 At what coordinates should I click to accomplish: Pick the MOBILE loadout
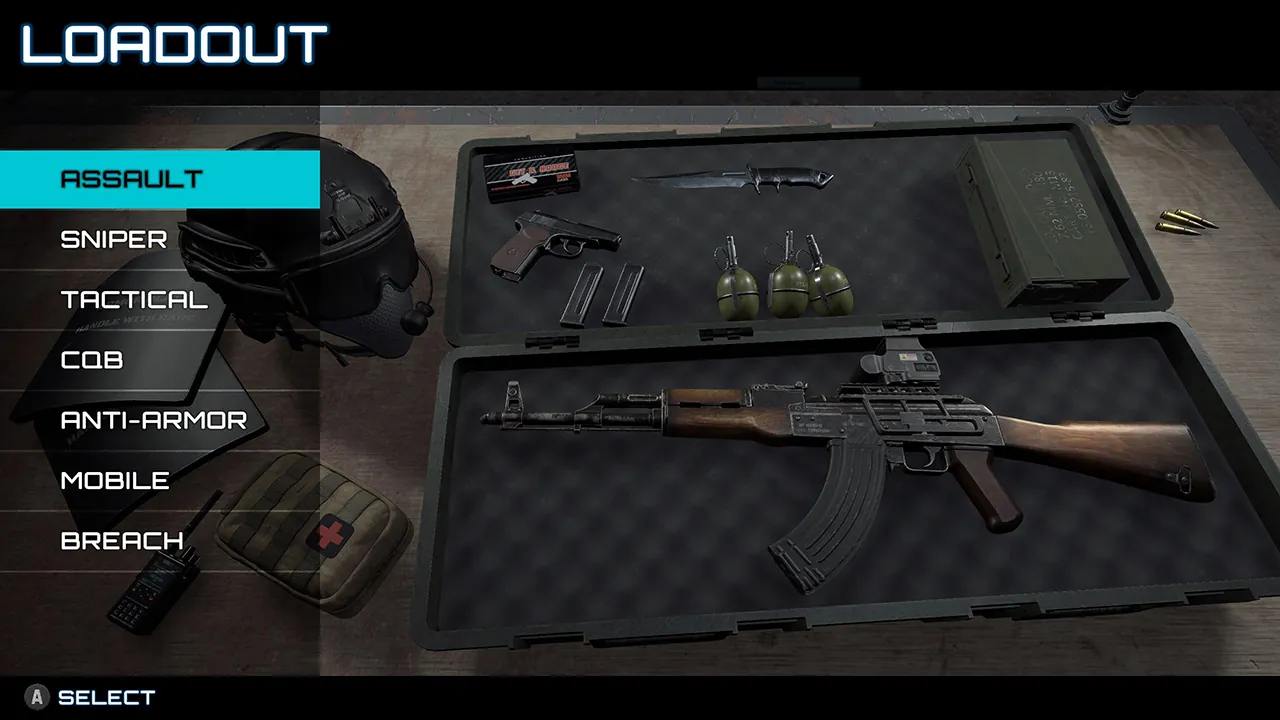coord(116,480)
